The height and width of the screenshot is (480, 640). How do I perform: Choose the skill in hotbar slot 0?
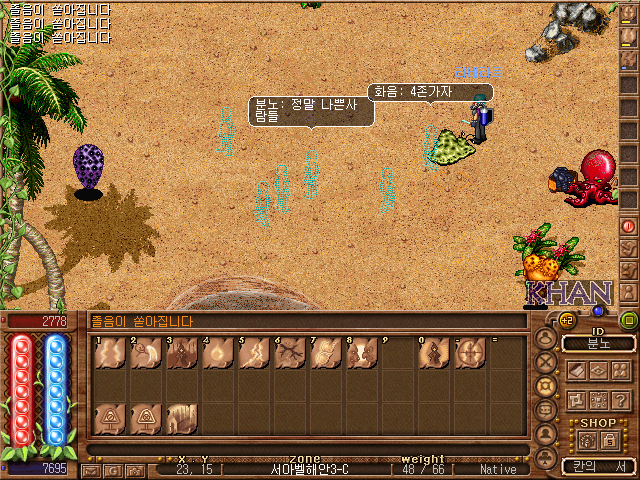432,354
